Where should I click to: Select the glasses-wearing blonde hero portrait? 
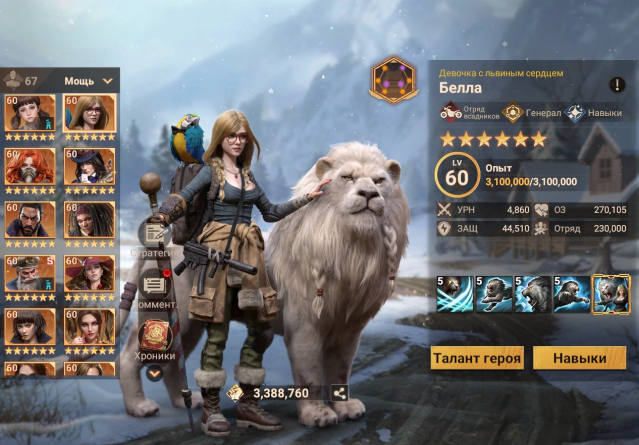click(89, 114)
